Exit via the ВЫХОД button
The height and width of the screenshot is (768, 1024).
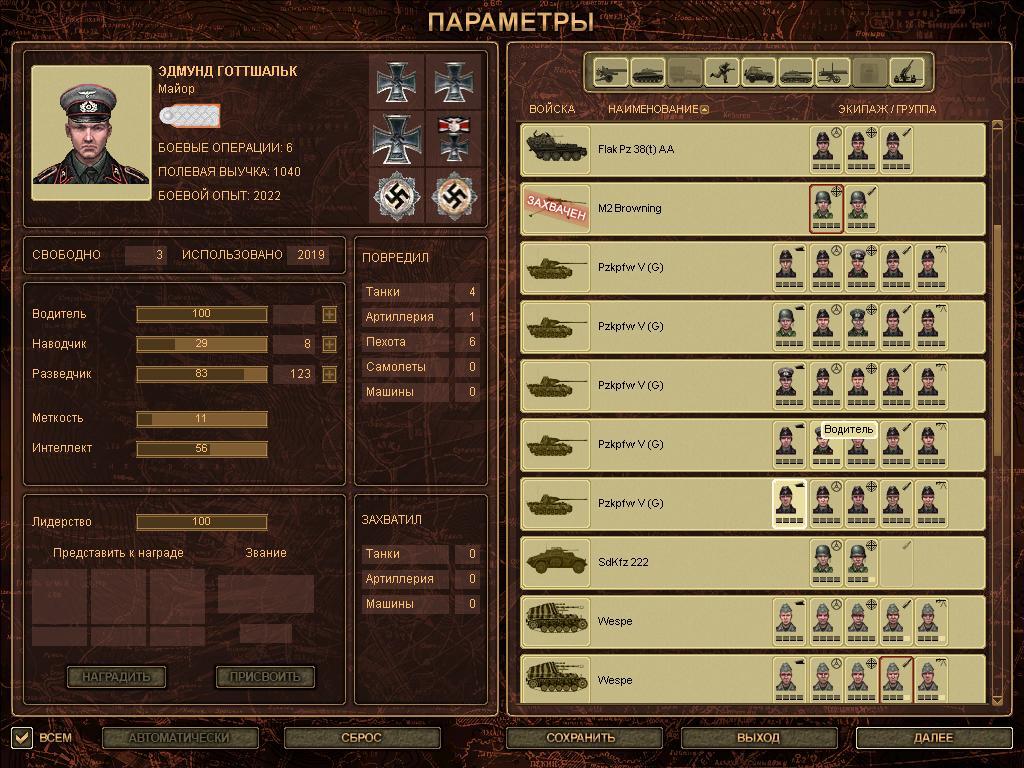[758, 738]
